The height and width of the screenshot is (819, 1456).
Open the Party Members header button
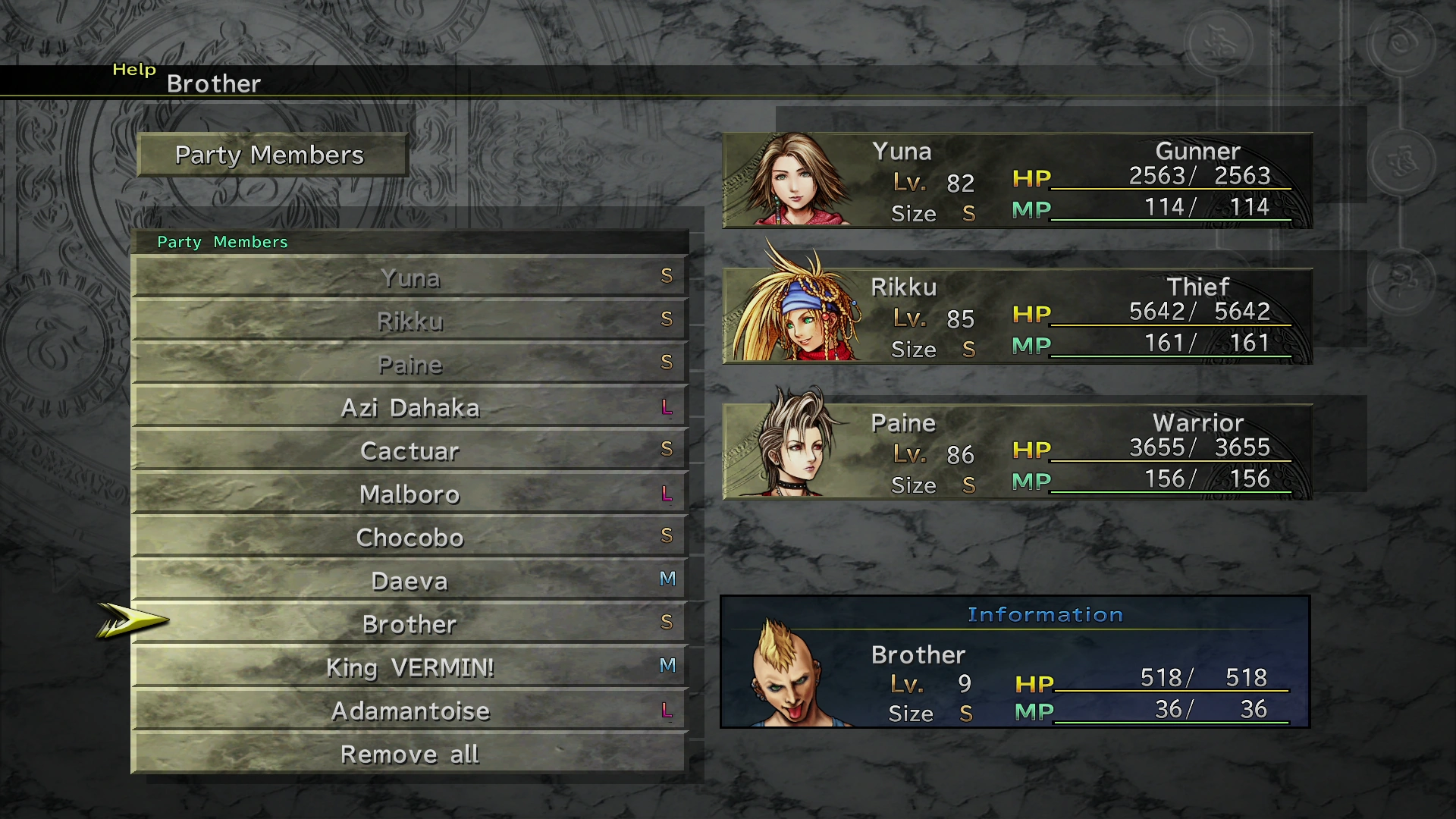pos(271,155)
